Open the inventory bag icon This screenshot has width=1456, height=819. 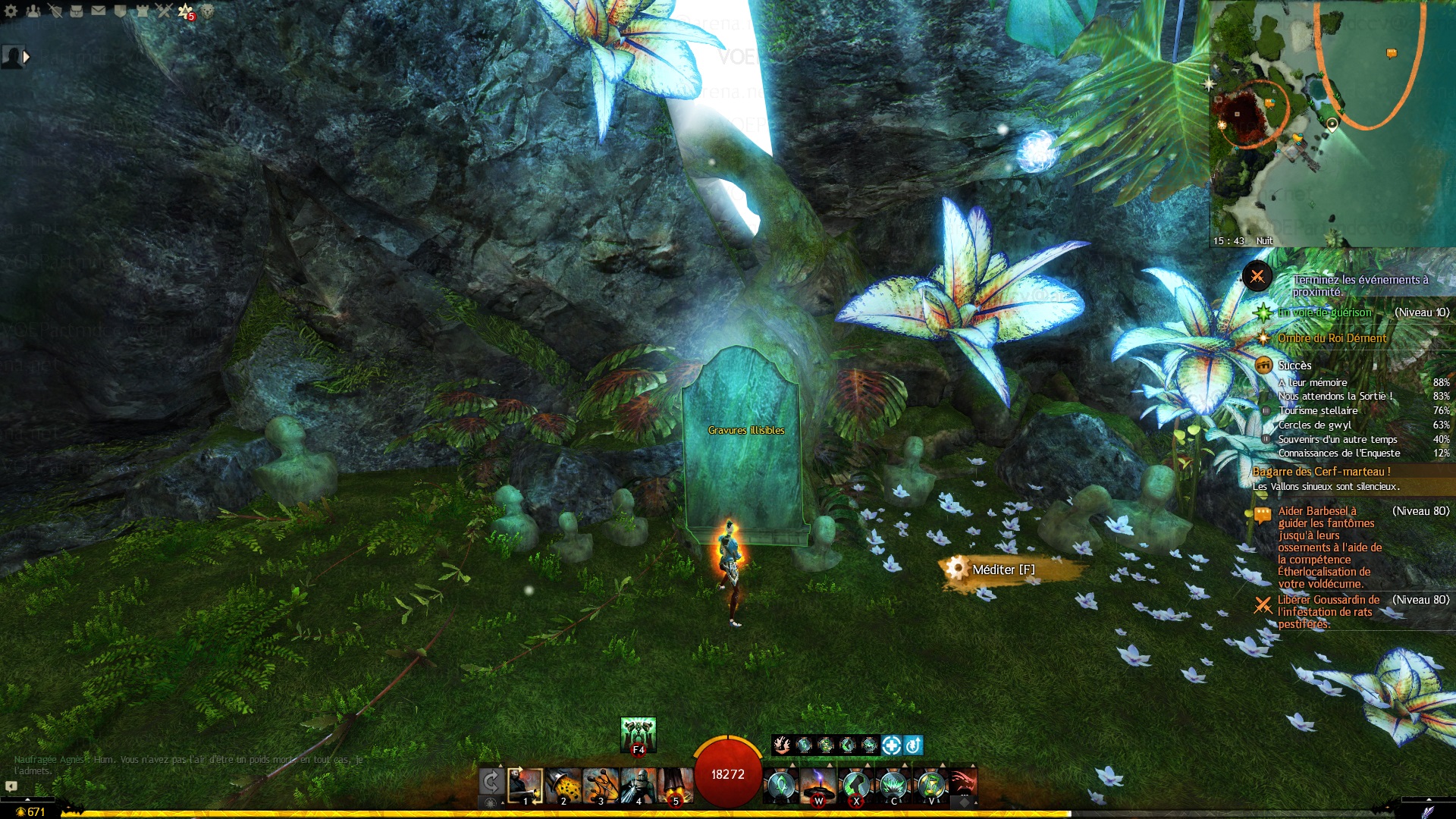(x=77, y=11)
